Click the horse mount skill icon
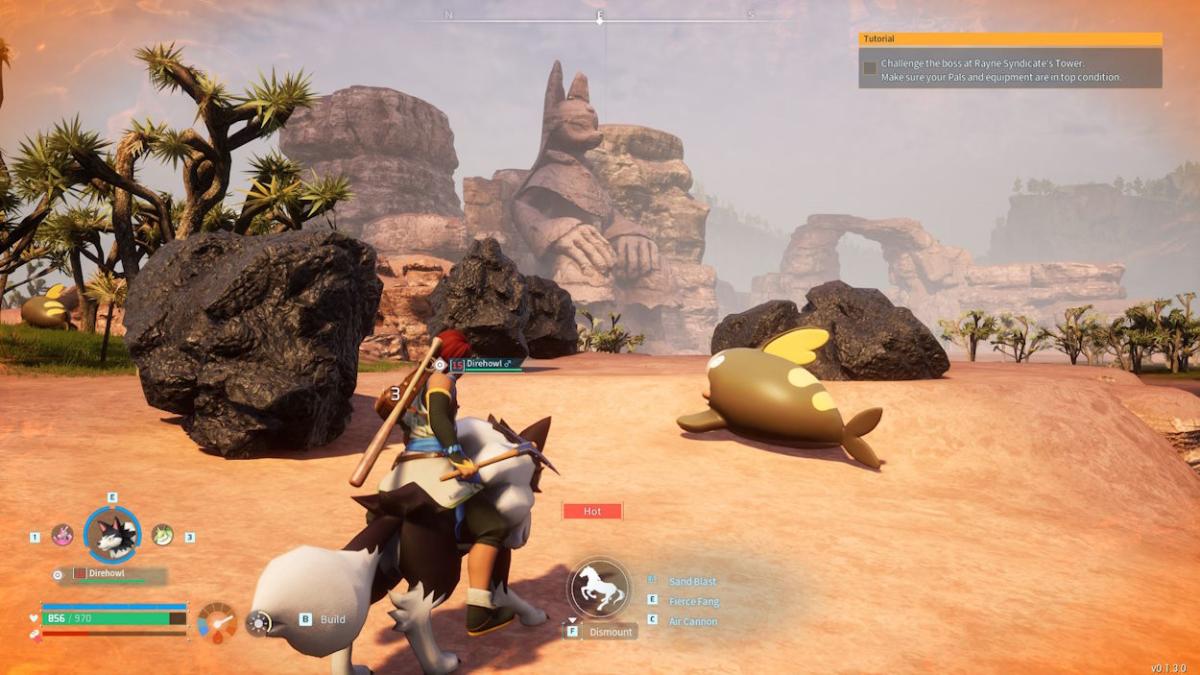Screen dimensions: 1200x675 [599, 588]
